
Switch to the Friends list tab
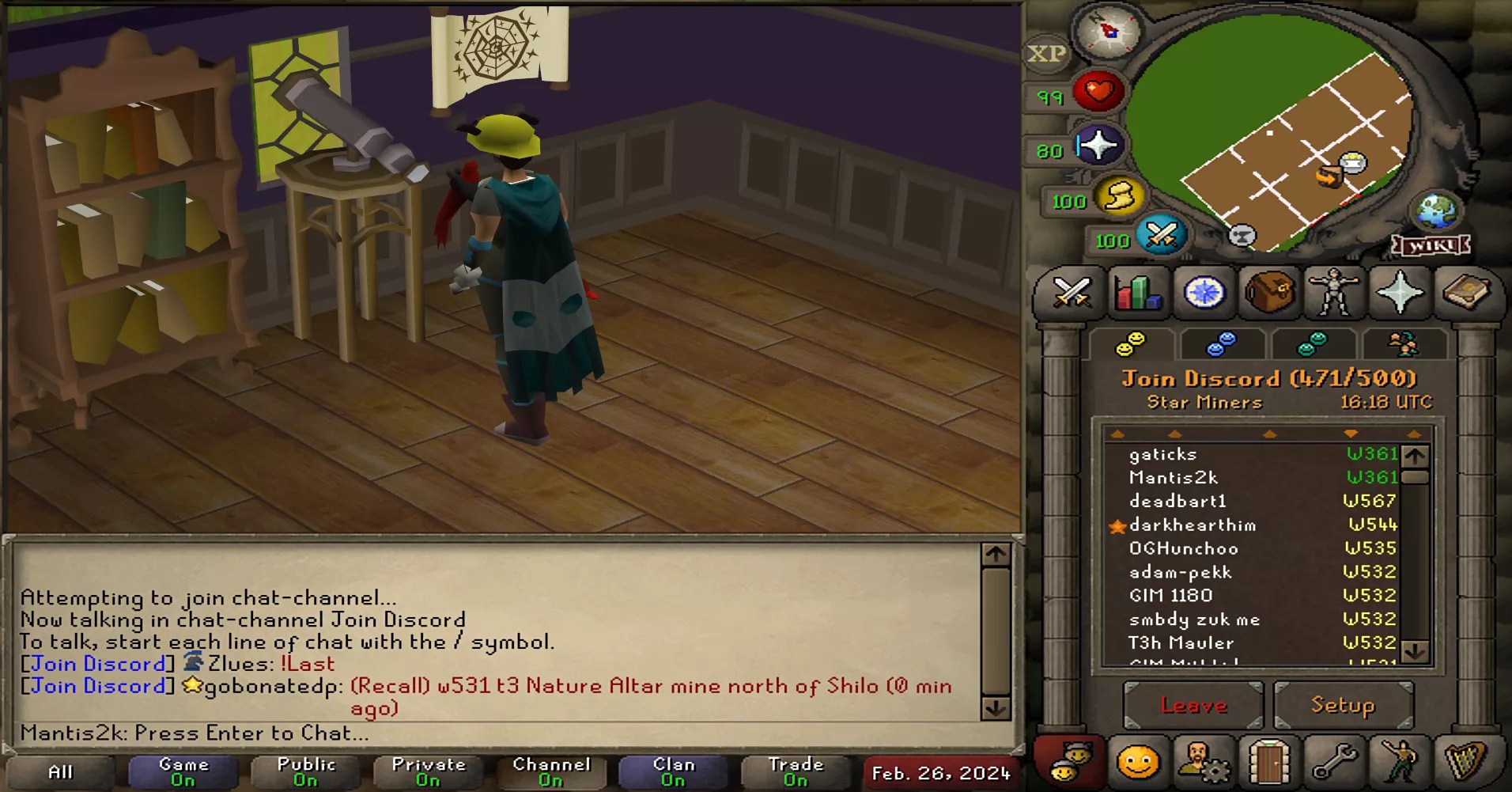pos(1222,343)
